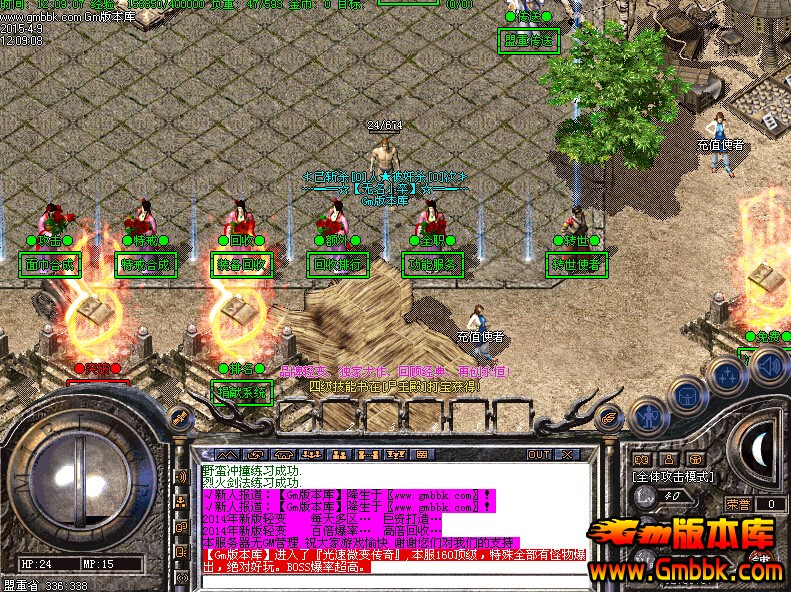The height and width of the screenshot is (592, 791).
Task: Select the 装备回收 NPC label
Action: pos(241,265)
